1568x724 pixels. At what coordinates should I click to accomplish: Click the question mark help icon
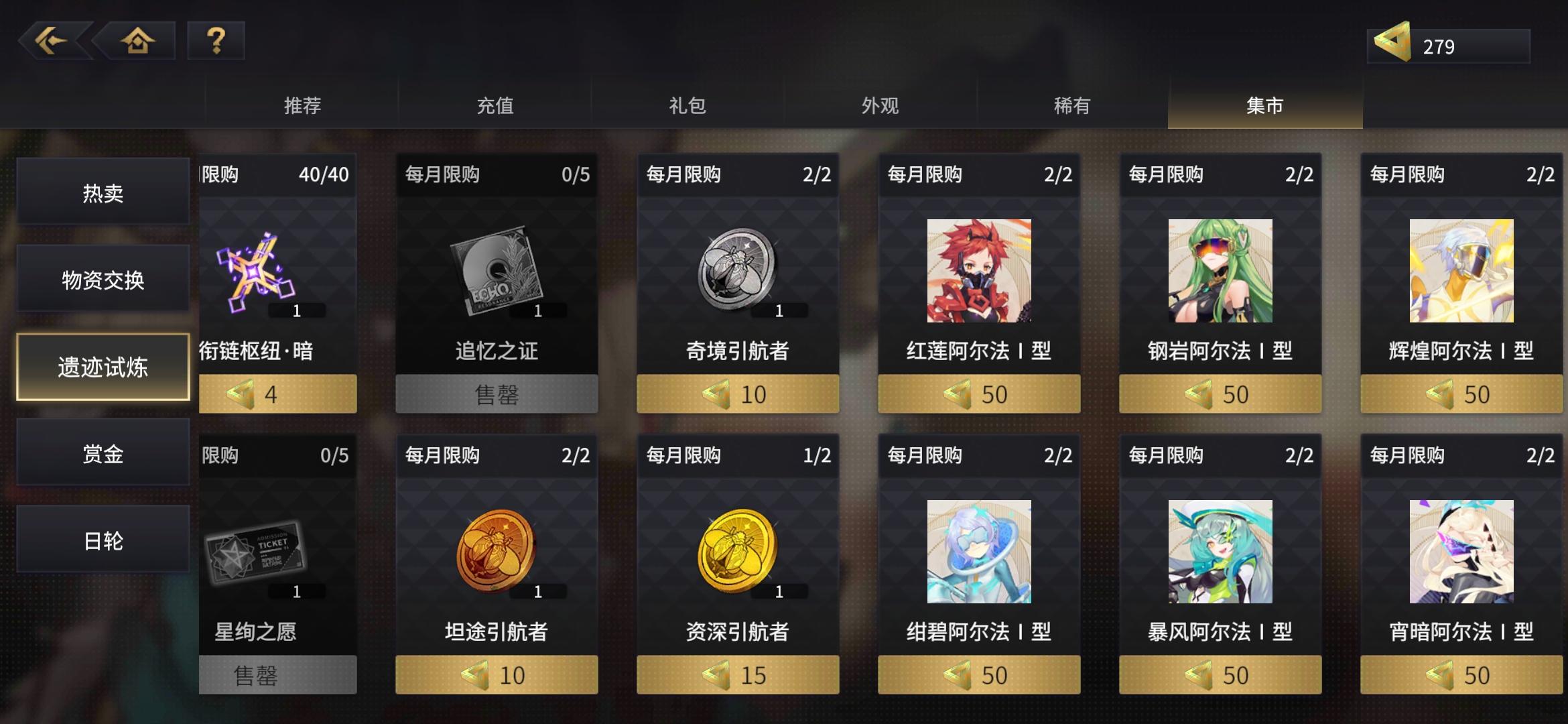(213, 42)
